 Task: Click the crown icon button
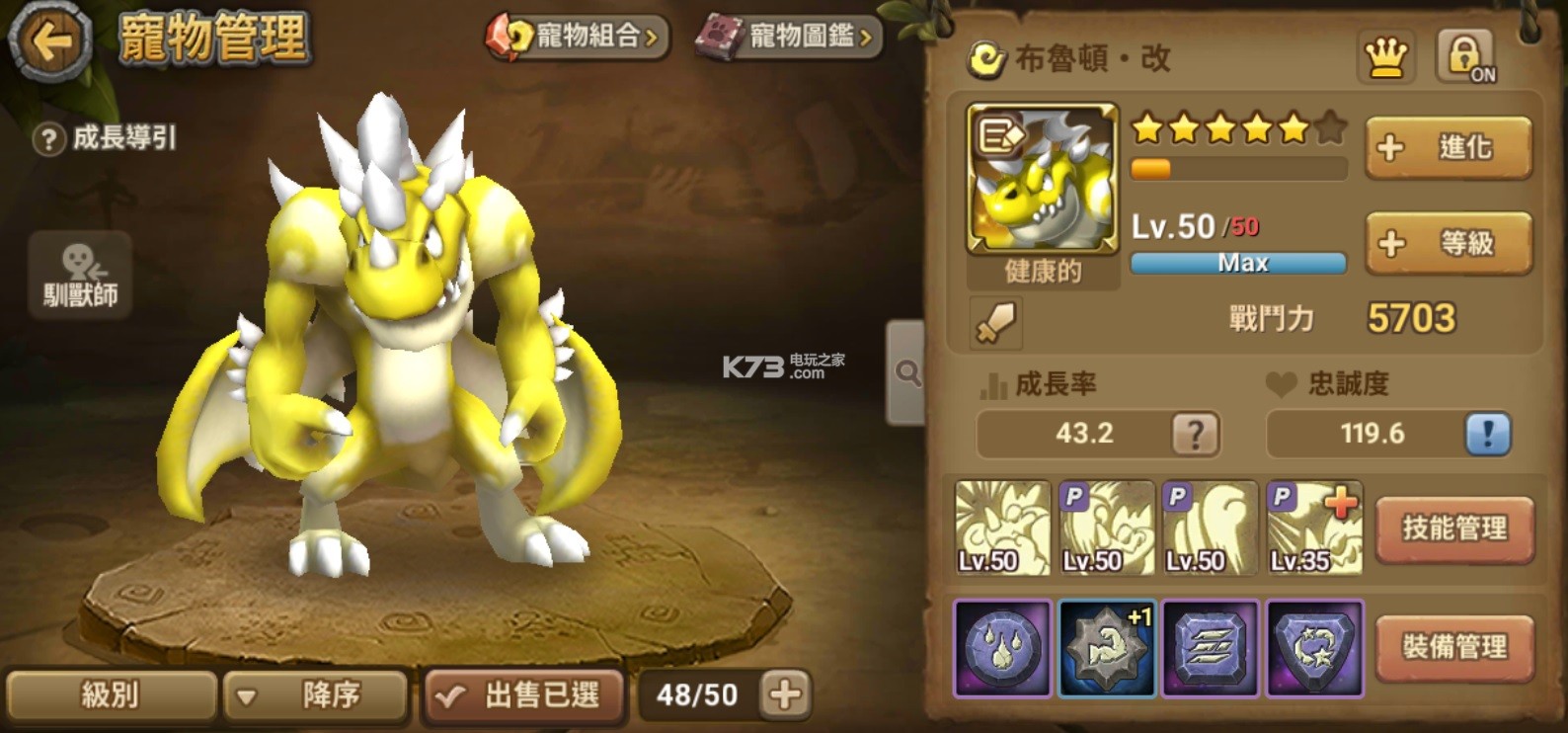[x=1385, y=57]
